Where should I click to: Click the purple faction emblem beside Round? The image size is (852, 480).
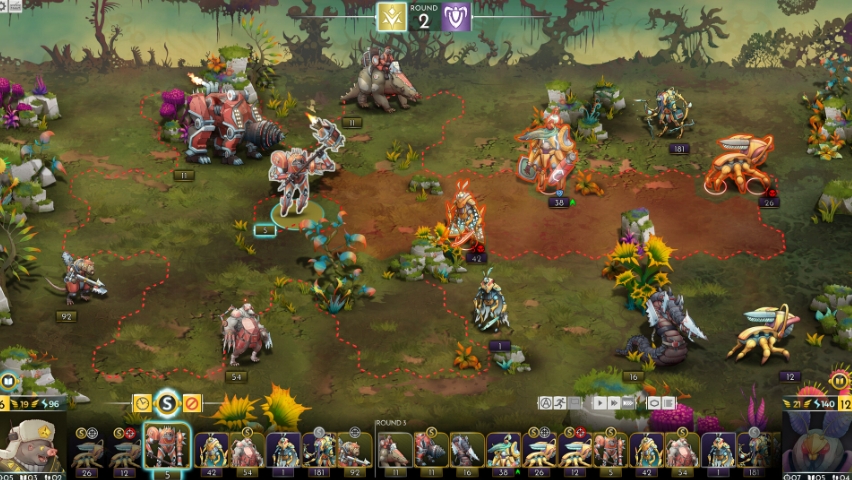point(457,16)
